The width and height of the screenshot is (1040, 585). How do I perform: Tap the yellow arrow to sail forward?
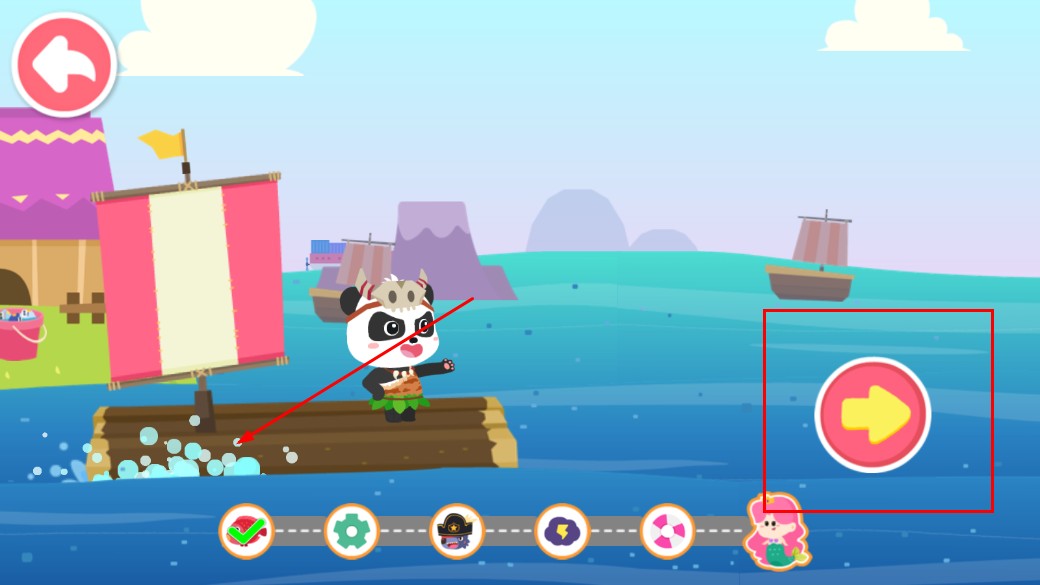coord(873,413)
